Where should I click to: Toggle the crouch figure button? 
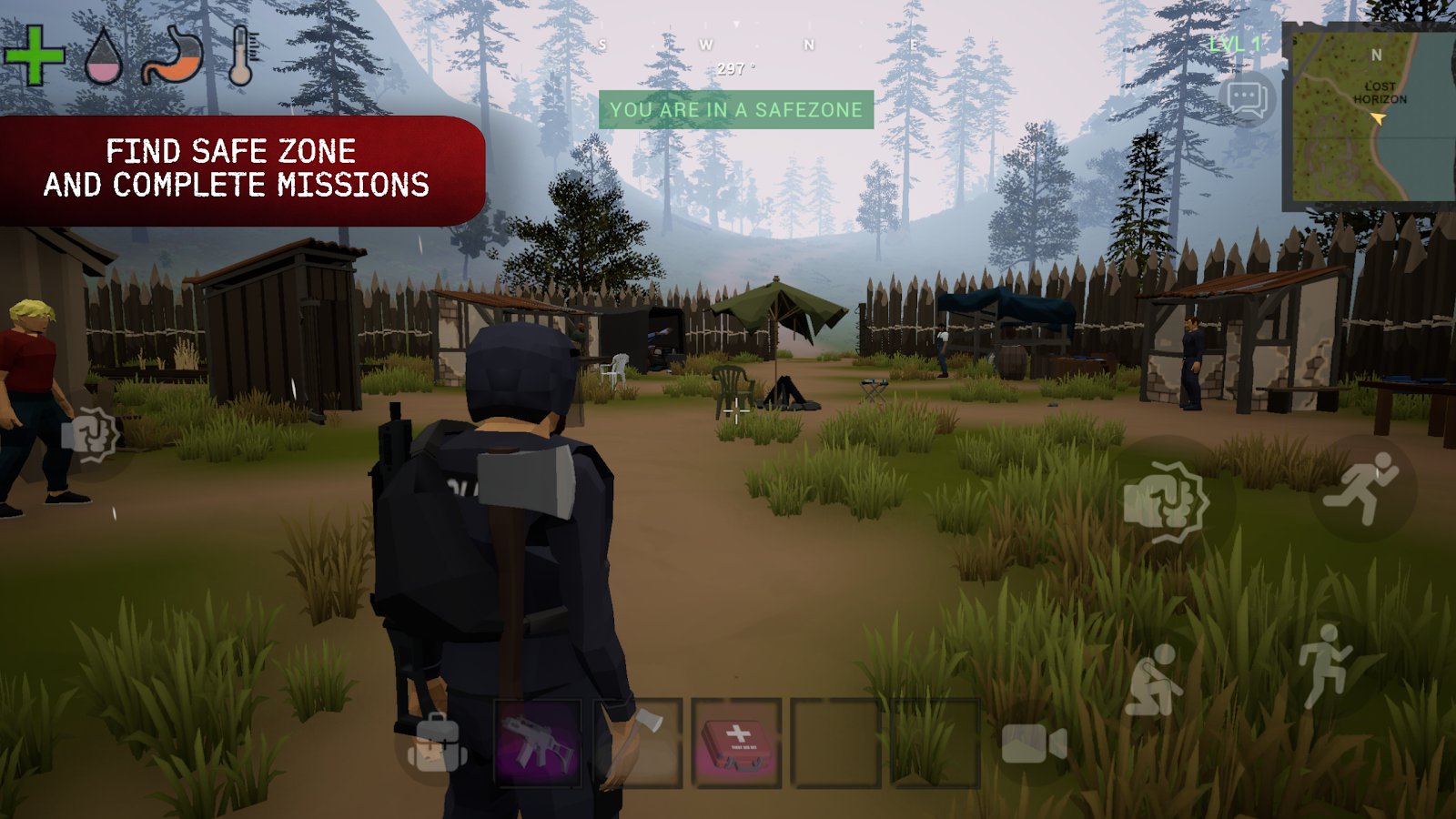point(1154,682)
